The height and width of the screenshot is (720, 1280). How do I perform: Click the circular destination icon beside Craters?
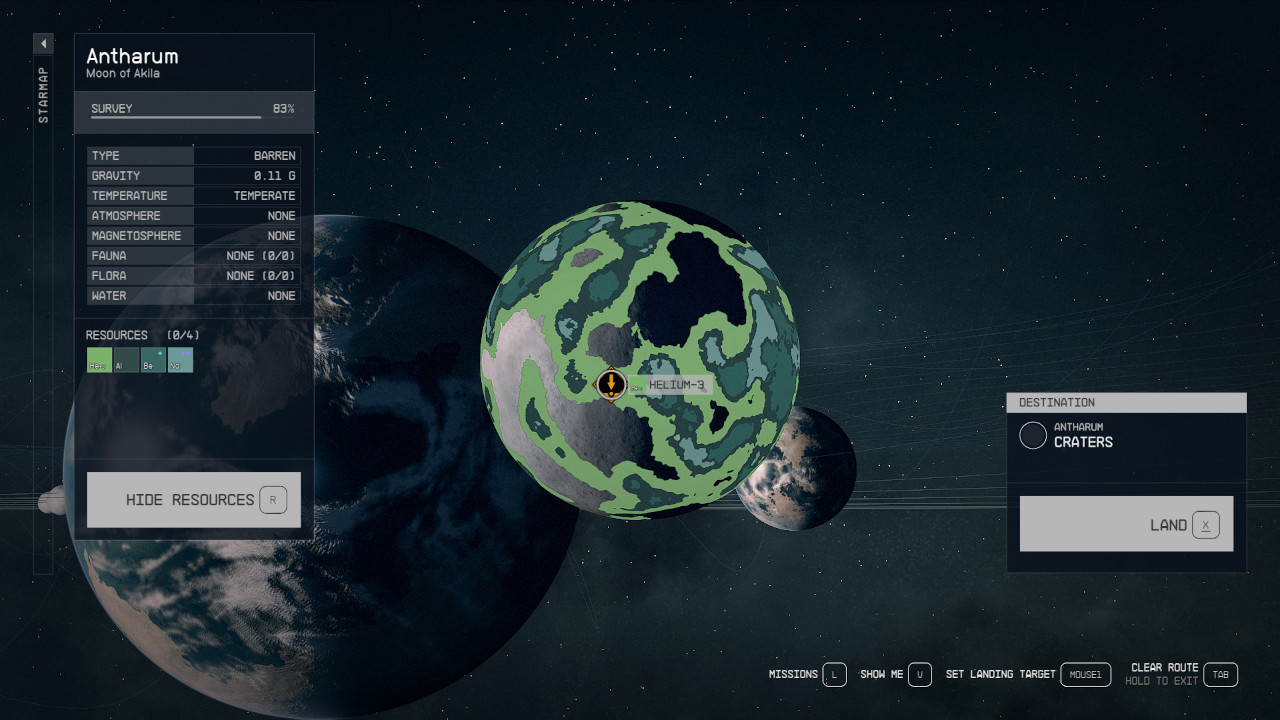(1033, 434)
